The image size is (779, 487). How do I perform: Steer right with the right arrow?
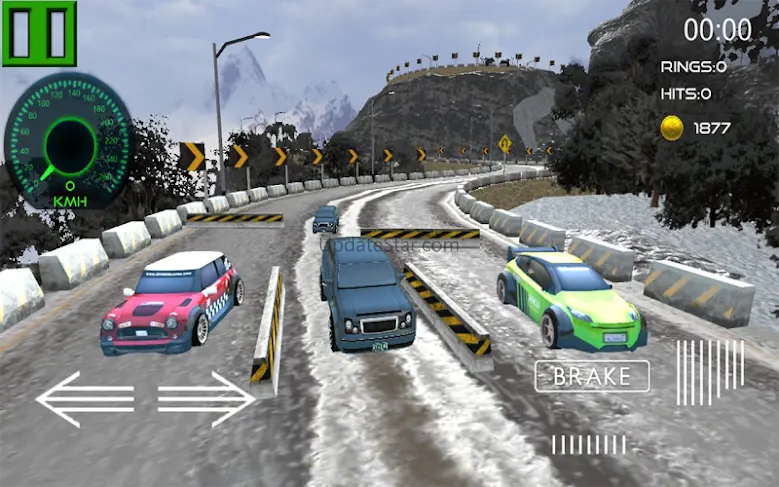pyautogui.click(x=206, y=398)
